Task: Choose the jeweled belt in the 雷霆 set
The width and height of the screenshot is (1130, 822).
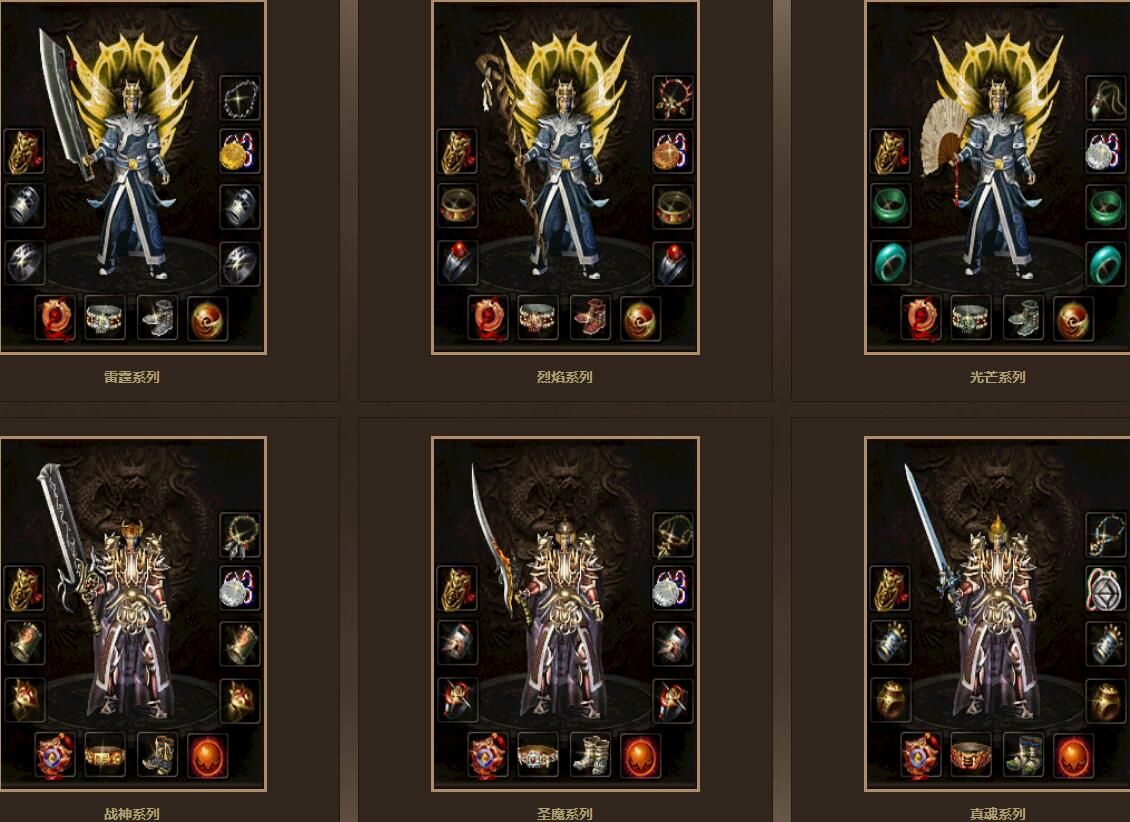Action: (x=105, y=318)
